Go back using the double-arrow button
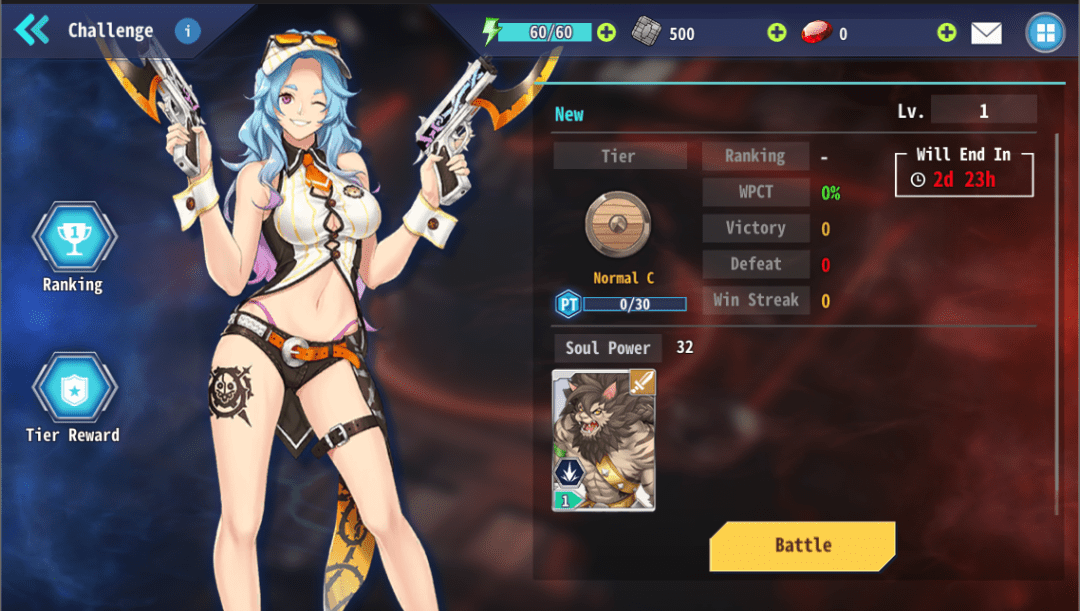This screenshot has width=1080, height=611. click(x=31, y=30)
